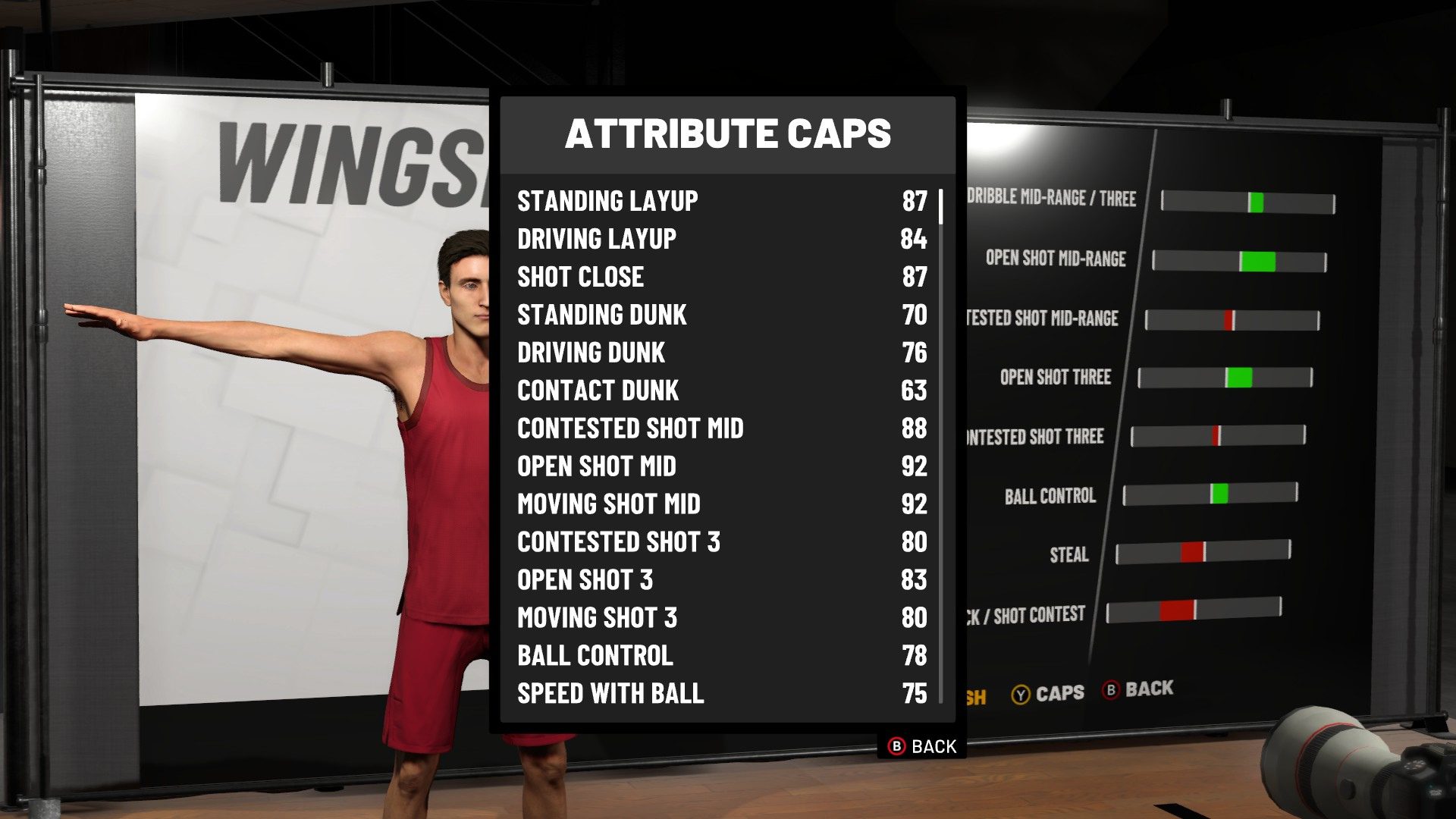Click the red B icon below the caps panel
This screenshot has width=1456, height=819.
896,746
